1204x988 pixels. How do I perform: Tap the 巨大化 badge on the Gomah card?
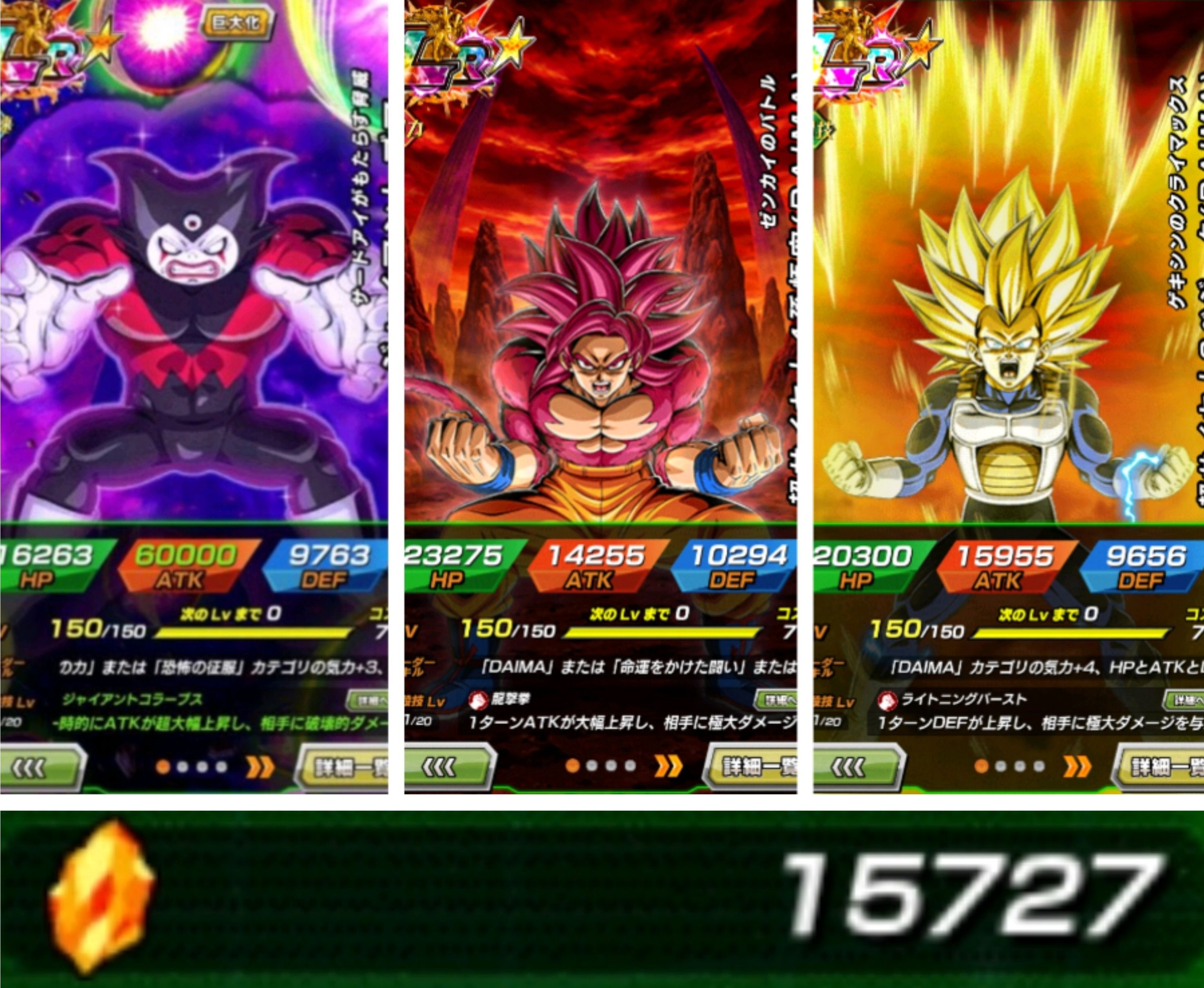pyautogui.click(x=236, y=23)
